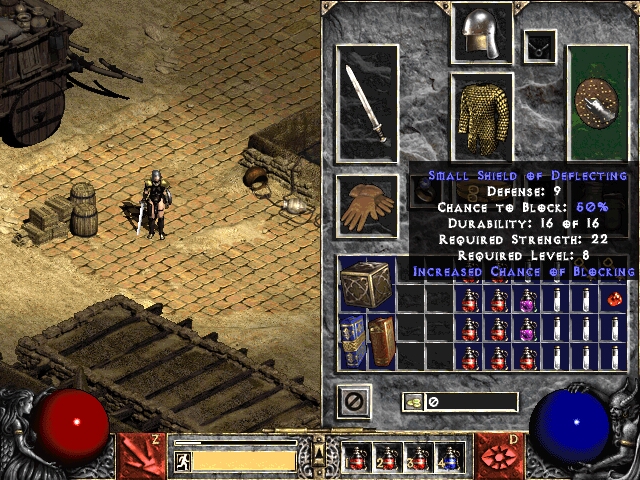Select the brown tome in inventory
Screen dimensions: 640x480
(381, 342)
